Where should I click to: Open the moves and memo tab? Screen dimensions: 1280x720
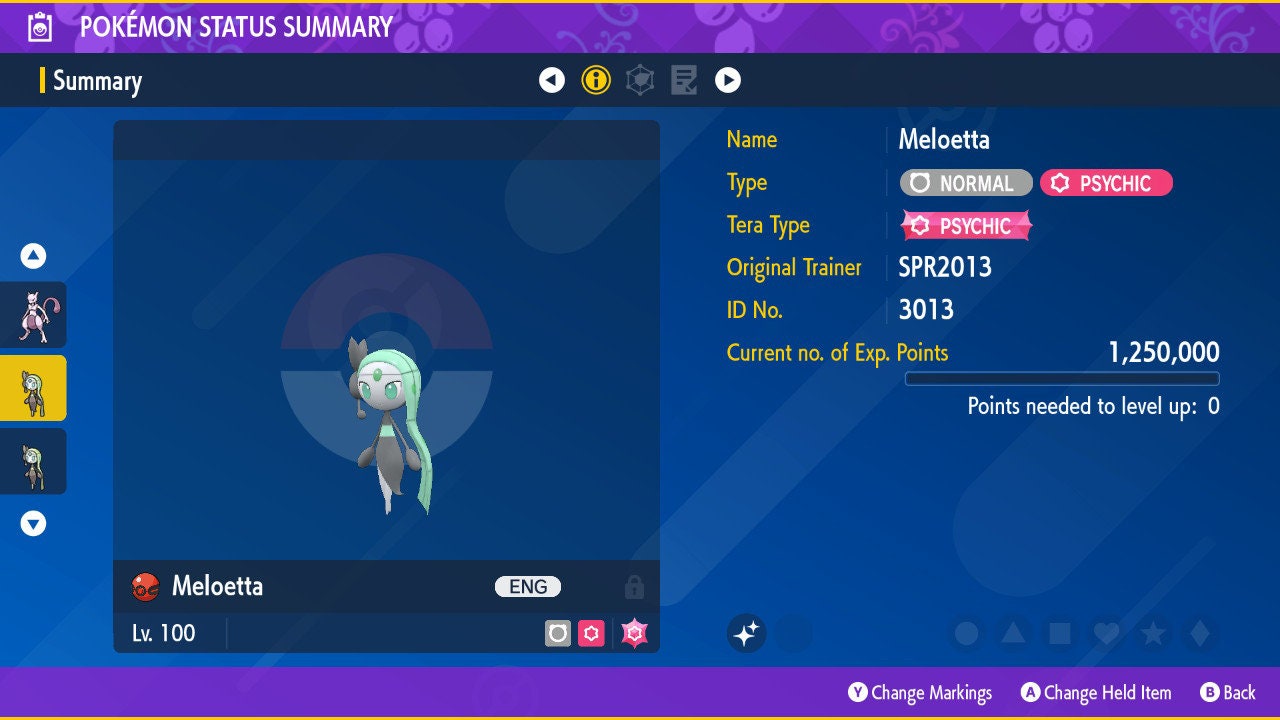click(684, 80)
